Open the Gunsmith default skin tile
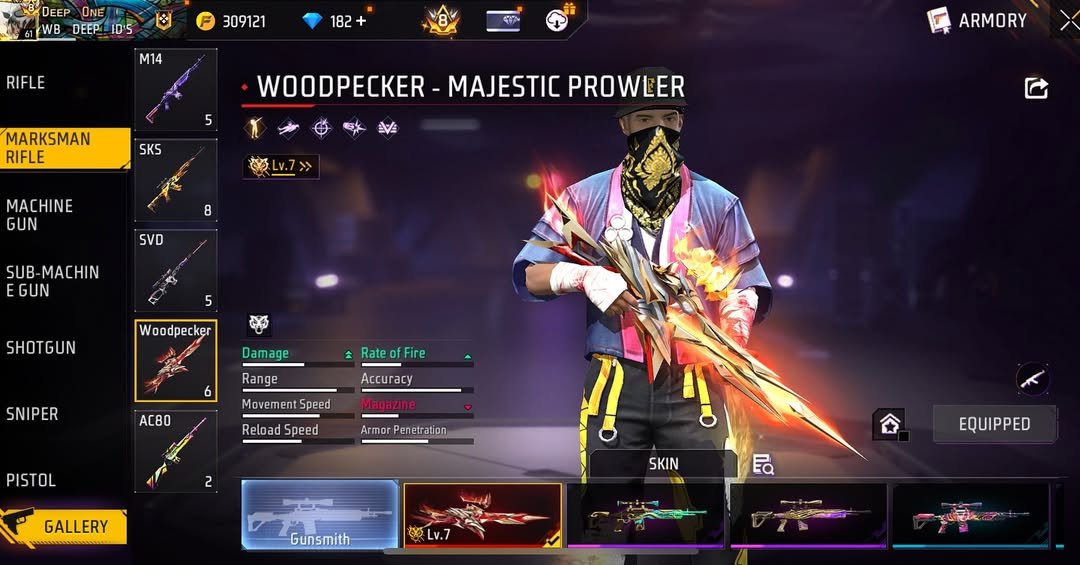1080x565 pixels. click(320, 515)
